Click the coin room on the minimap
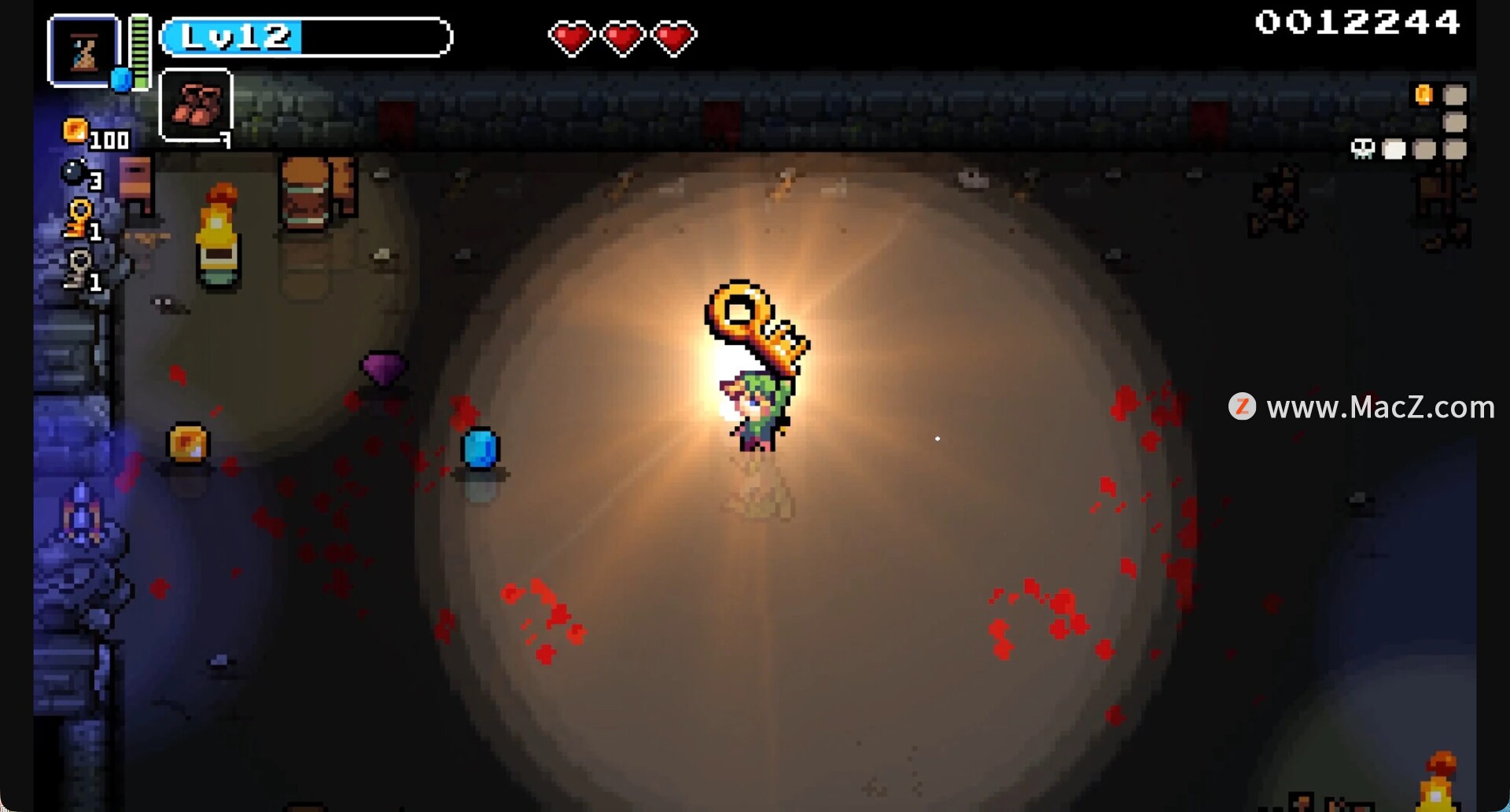 pyautogui.click(x=1423, y=95)
